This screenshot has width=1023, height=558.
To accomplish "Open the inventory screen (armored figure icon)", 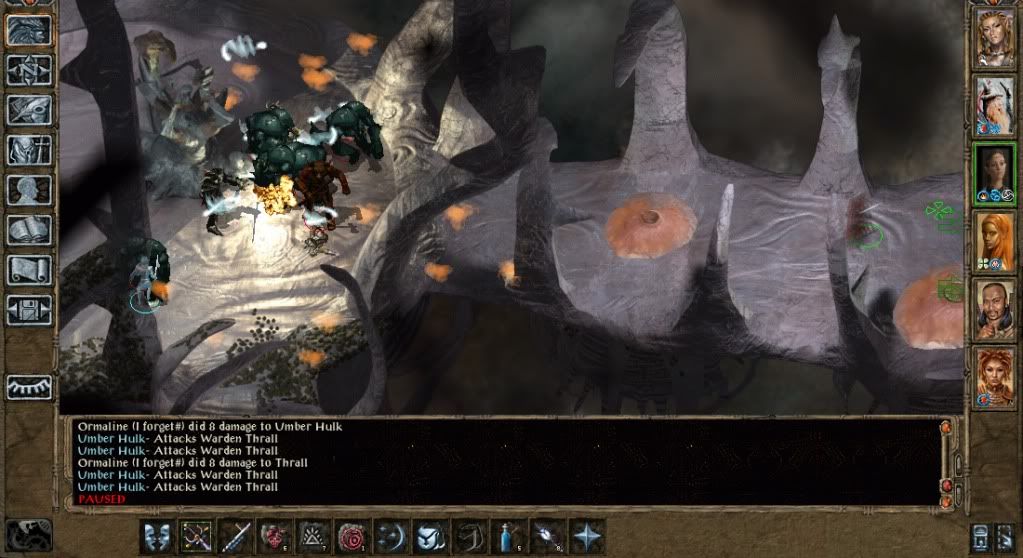I will click(x=29, y=150).
